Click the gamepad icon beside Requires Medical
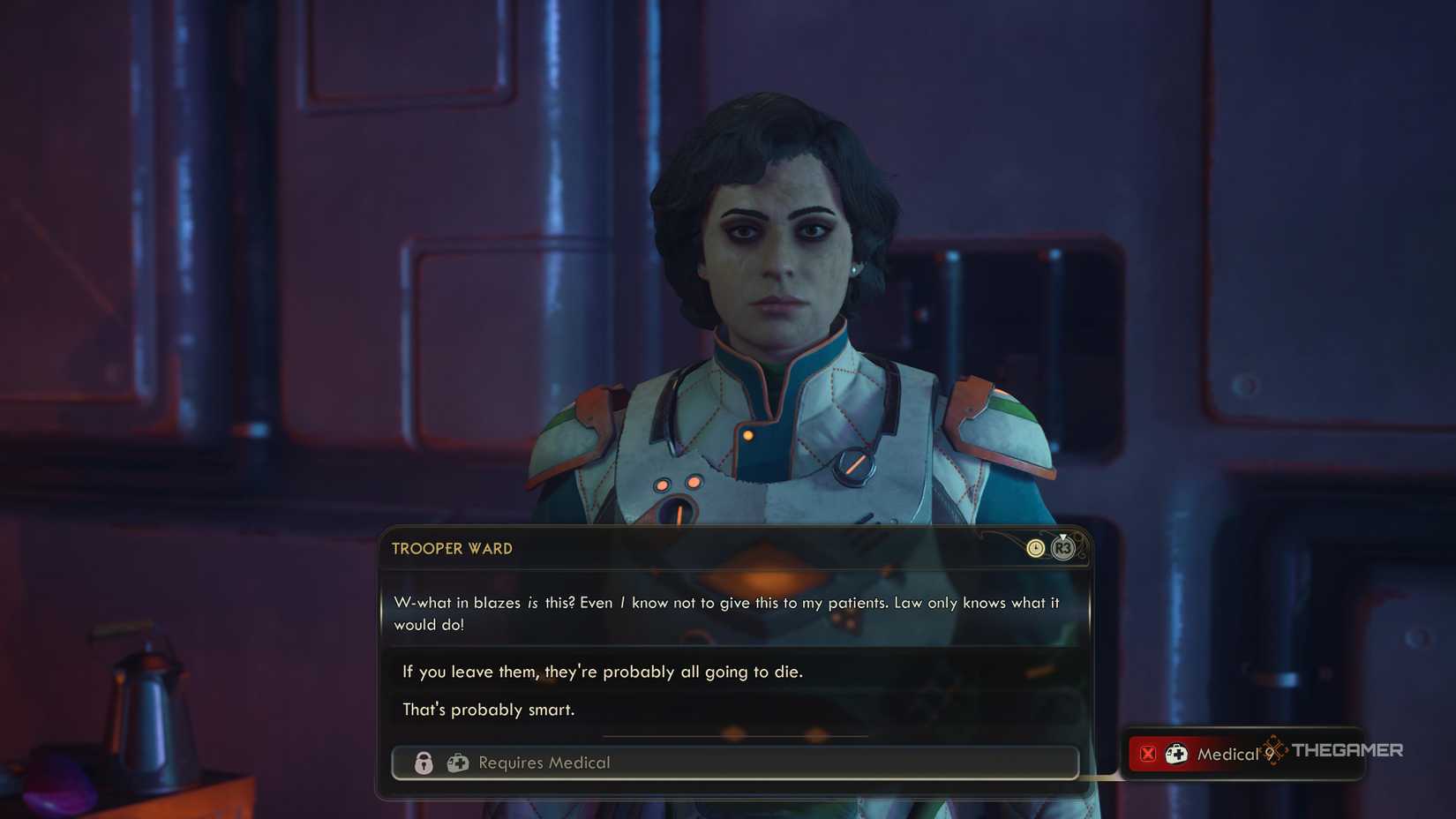Viewport: 1456px width, 819px height. tap(457, 763)
